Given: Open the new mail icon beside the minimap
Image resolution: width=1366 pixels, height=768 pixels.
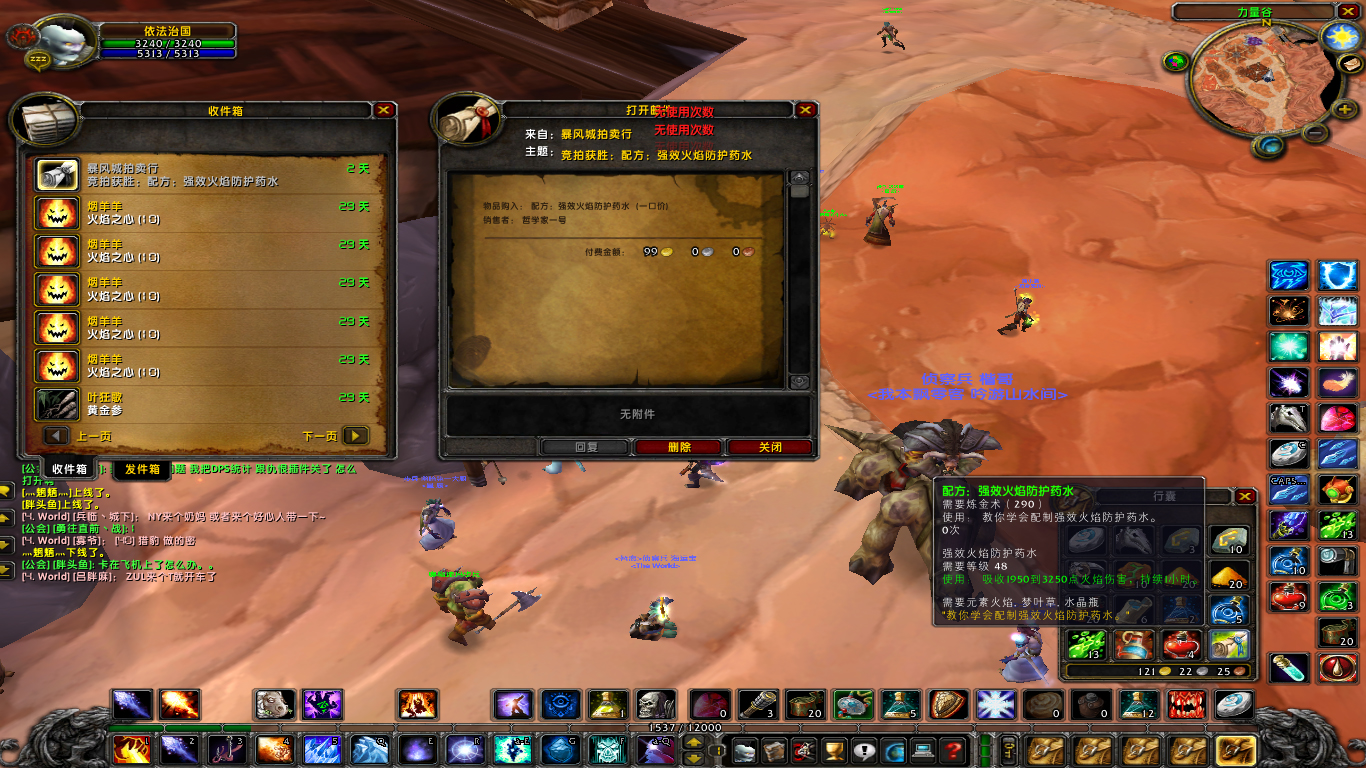Looking at the screenshot, I should click(x=1350, y=63).
